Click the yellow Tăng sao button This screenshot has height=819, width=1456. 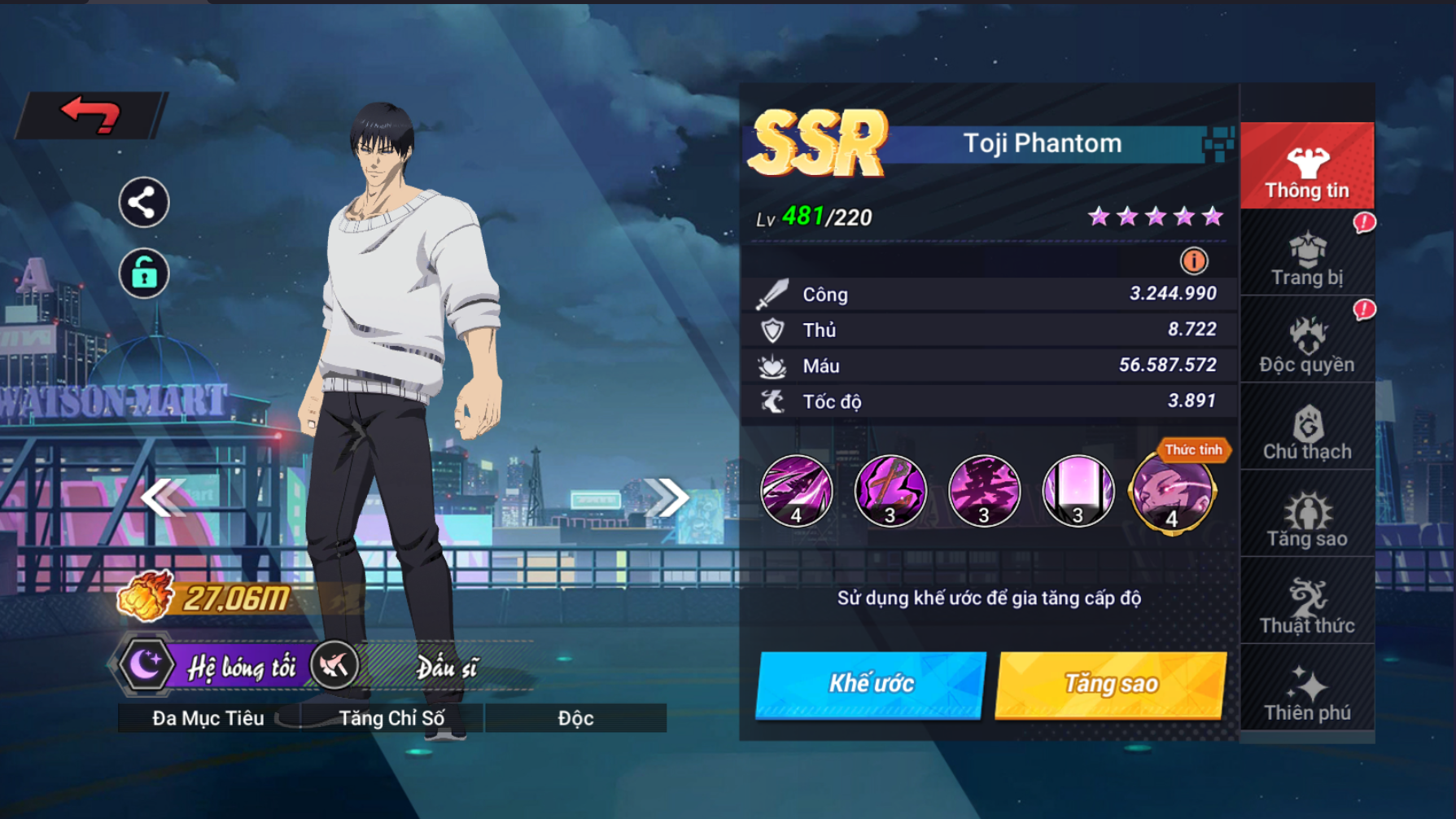tap(1111, 684)
